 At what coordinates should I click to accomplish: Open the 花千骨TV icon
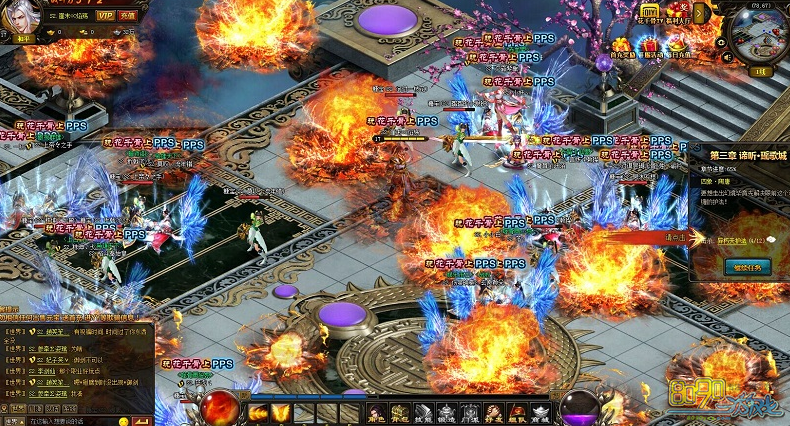coord(651,11)
